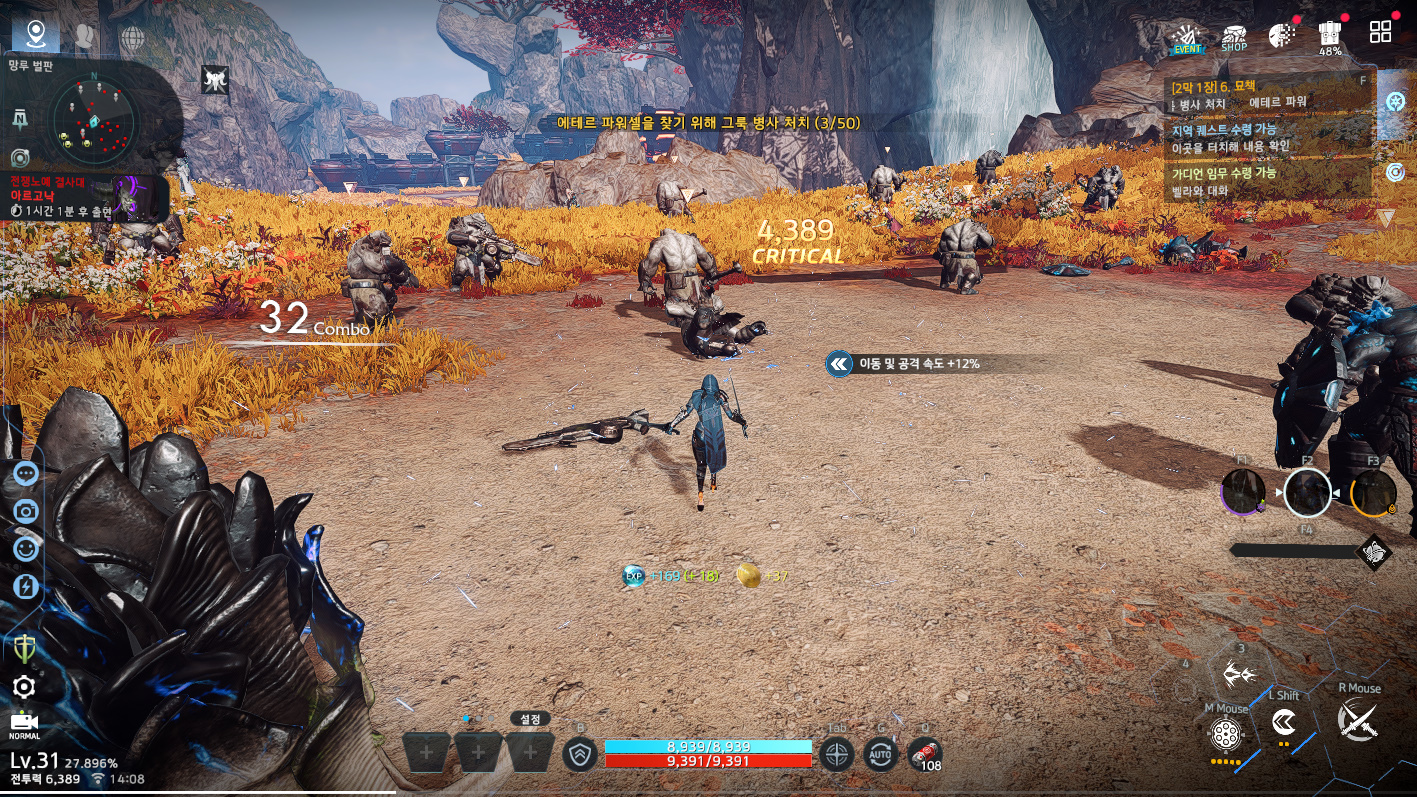
Task: Select the location pin map tab
Action: pyautogui.click(x=37, y=35)
